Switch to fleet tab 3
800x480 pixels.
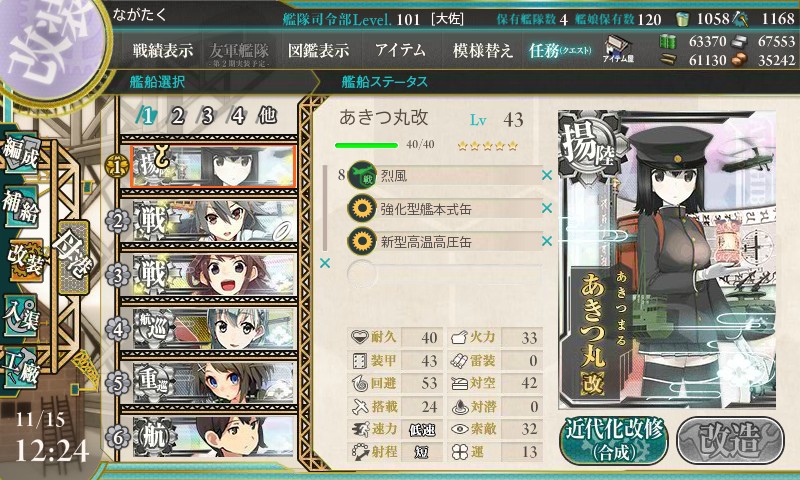207,115
